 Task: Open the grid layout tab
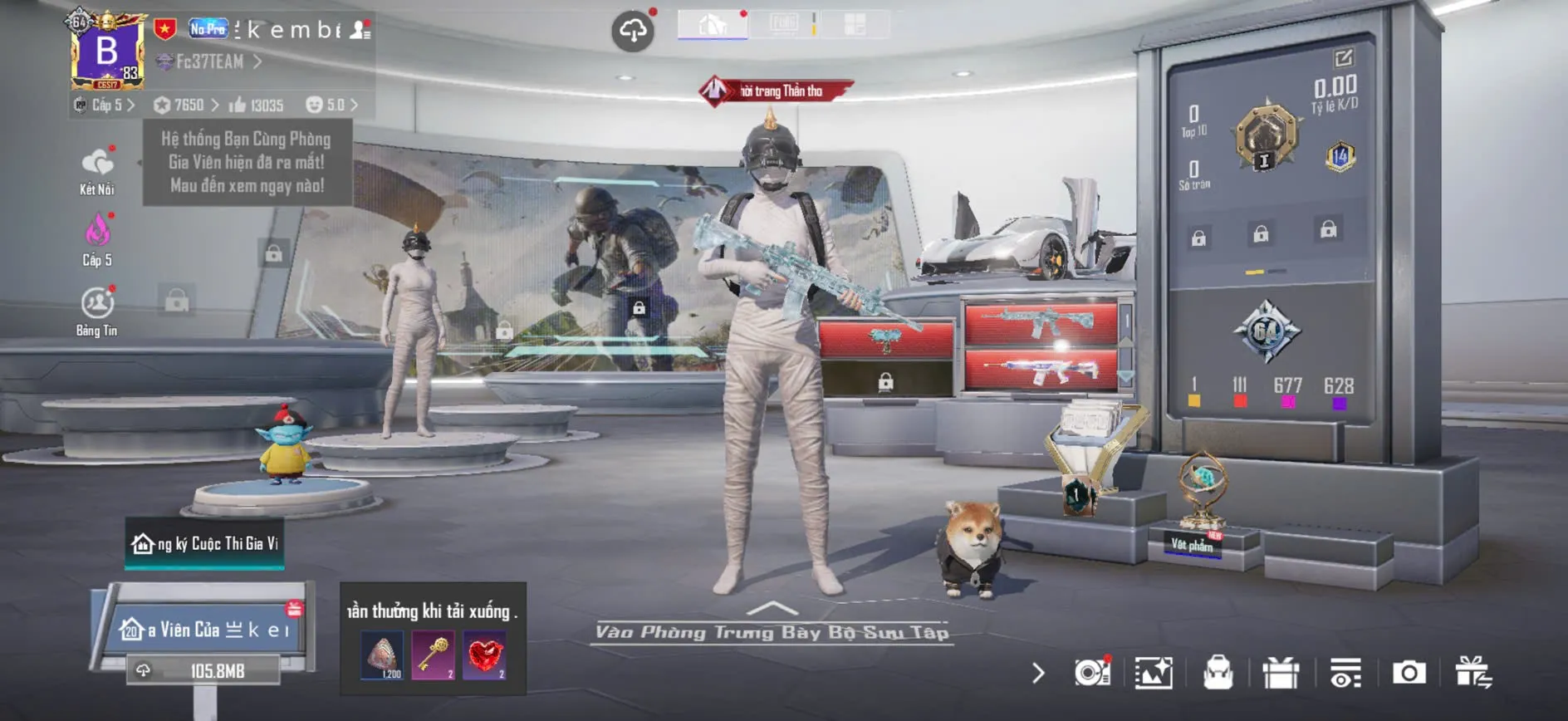coord(855,24)
